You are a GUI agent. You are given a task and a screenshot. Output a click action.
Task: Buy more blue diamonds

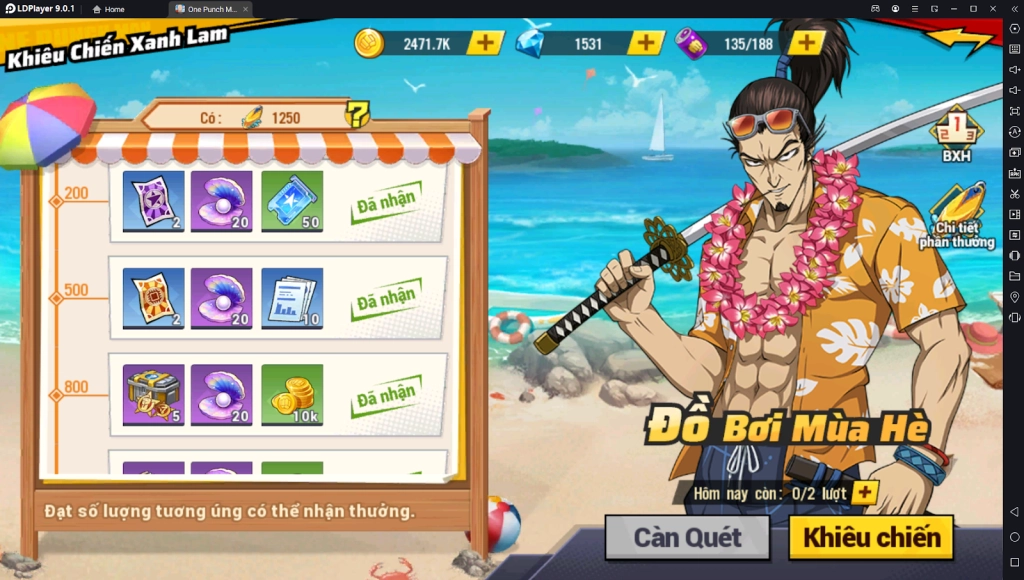pyautogui.click(x=645, y=43)
